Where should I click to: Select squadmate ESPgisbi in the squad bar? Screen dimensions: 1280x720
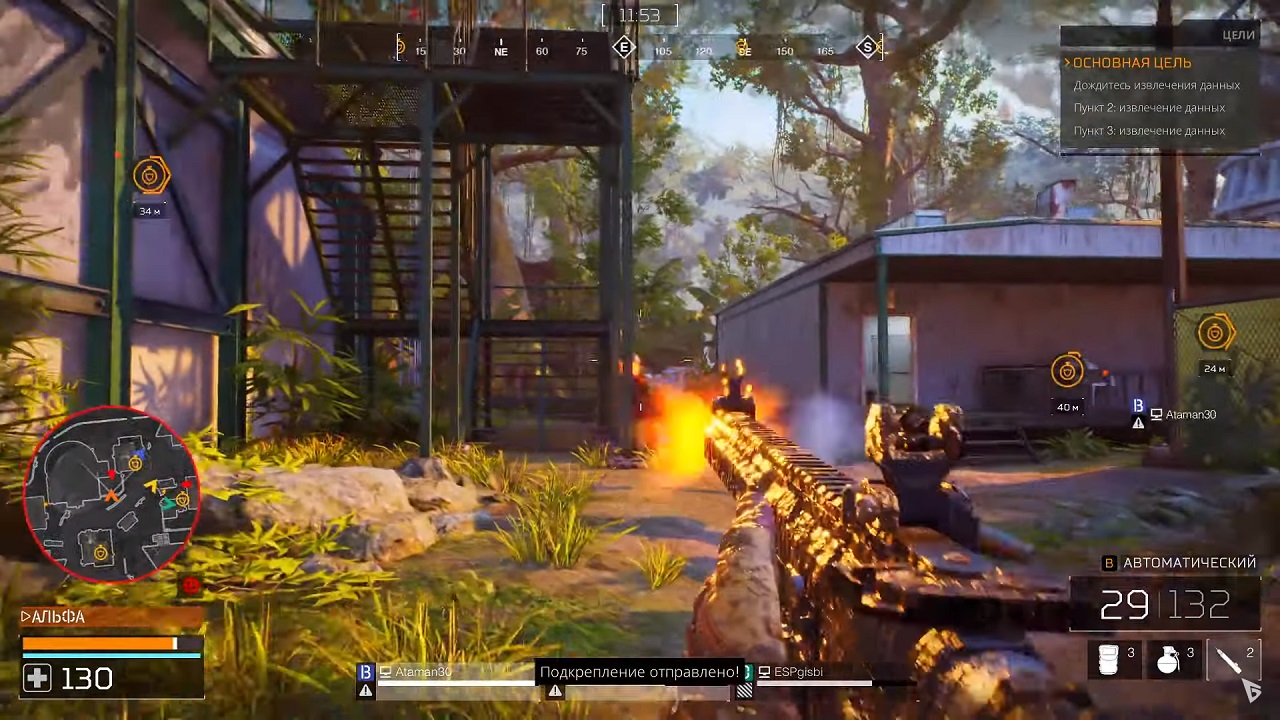point(797,672)
